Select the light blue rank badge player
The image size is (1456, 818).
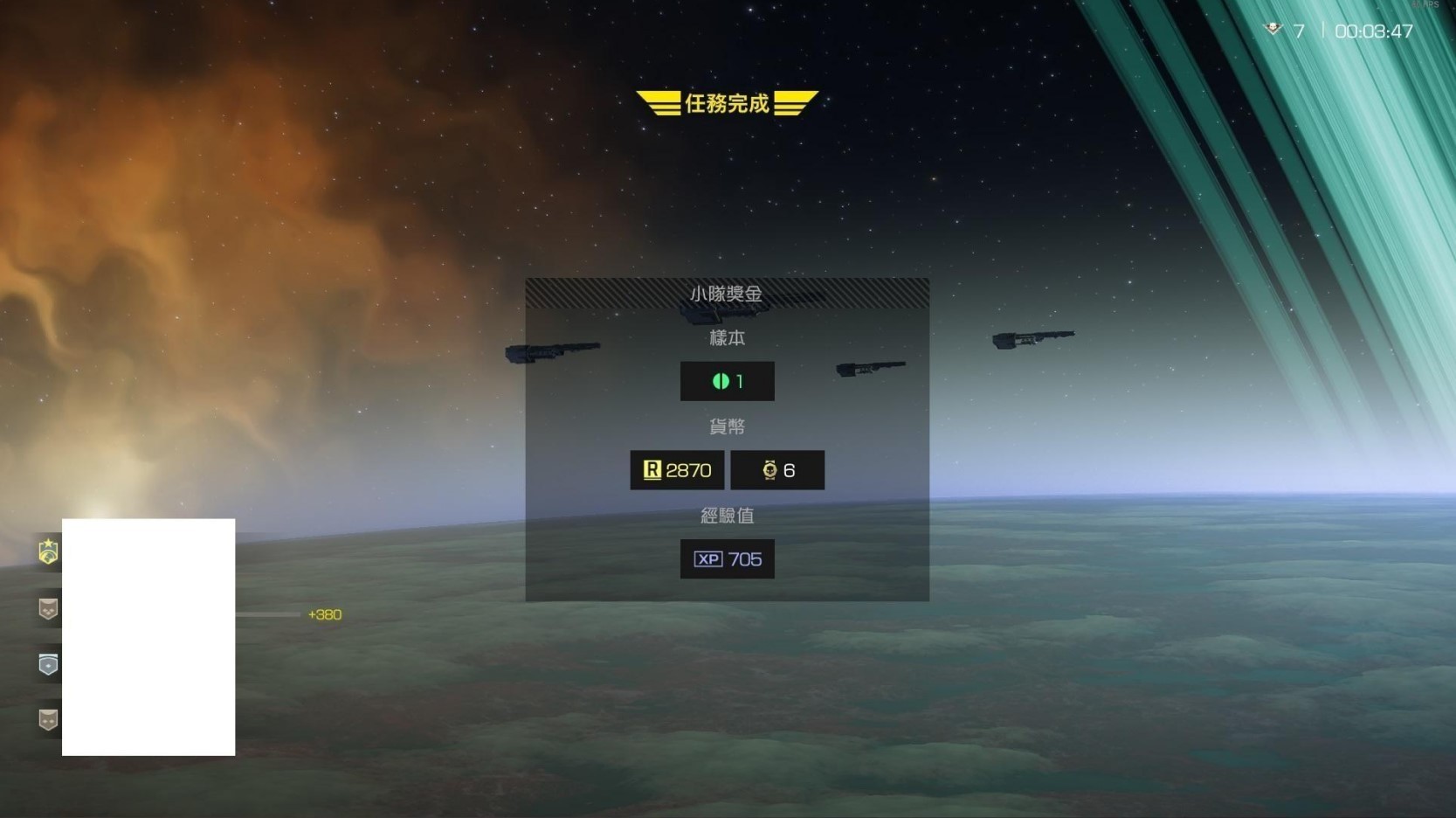pyautogui.click(x=48, y=664)
